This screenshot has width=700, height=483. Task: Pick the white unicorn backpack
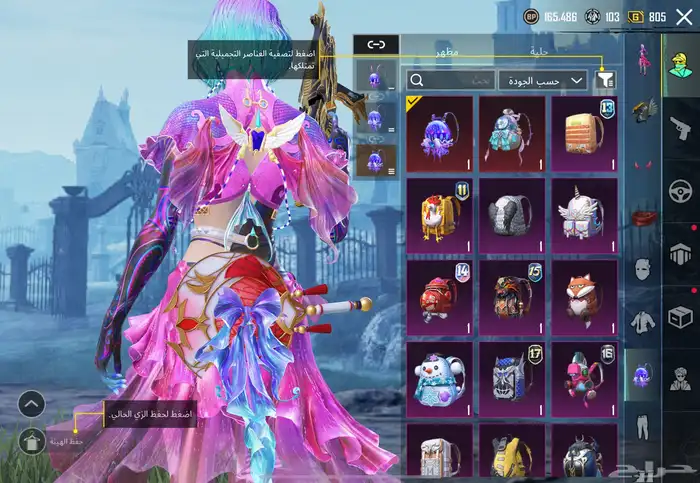[x=585, y=215]
